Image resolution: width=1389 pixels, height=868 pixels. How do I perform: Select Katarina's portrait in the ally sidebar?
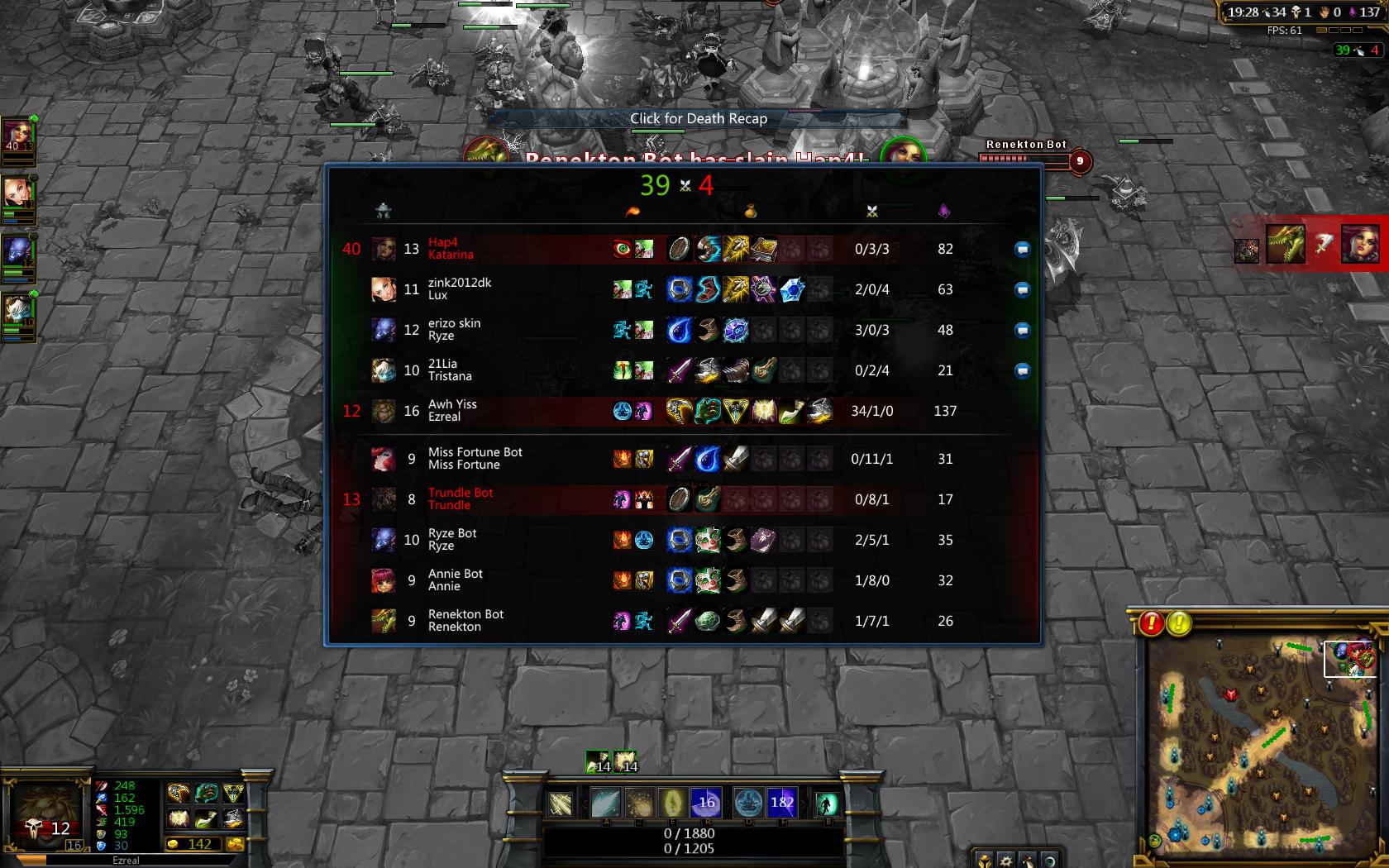18,133
